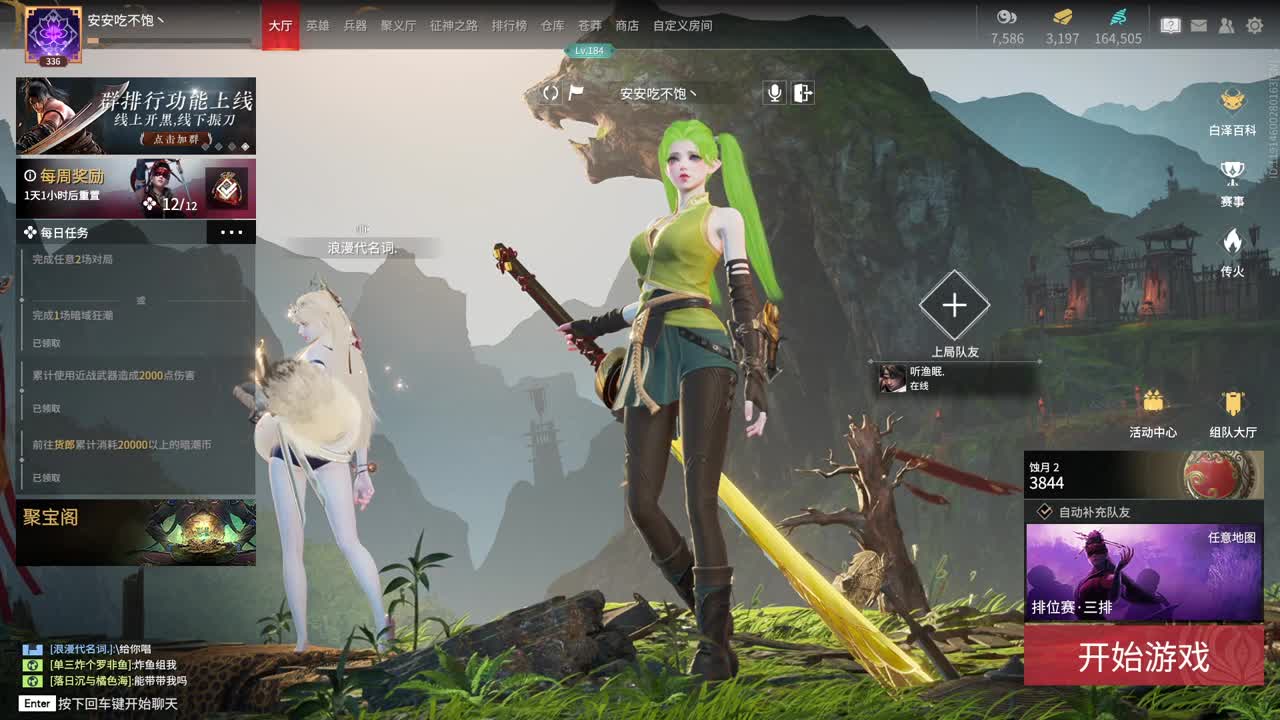Enter the 组队大厅 team lobby

(x=1232, y=413)
